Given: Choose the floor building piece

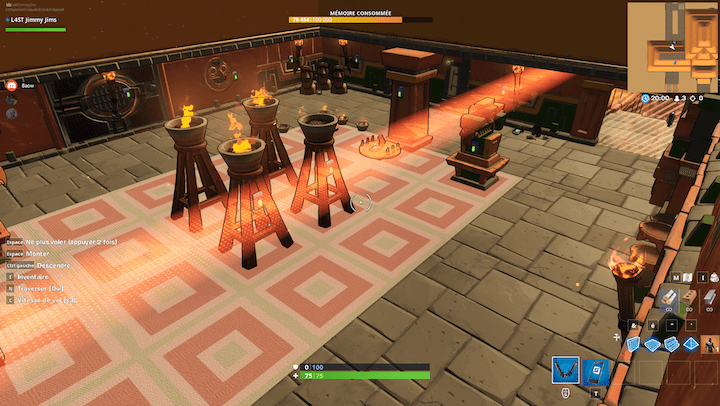Looking at the screenshot, I should click(652, 344).
